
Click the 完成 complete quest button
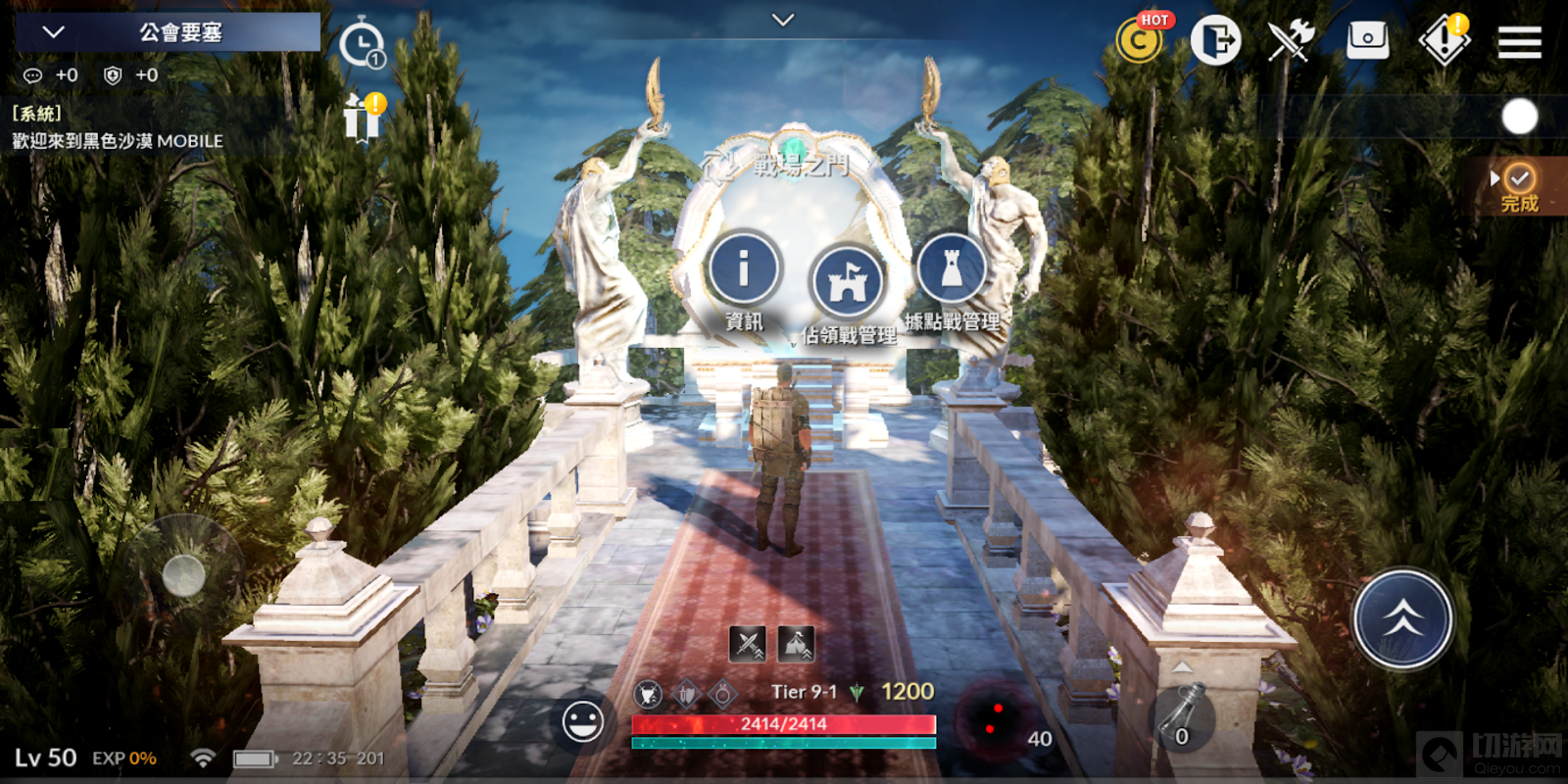pyautogui.click(x=1519, y=187)
